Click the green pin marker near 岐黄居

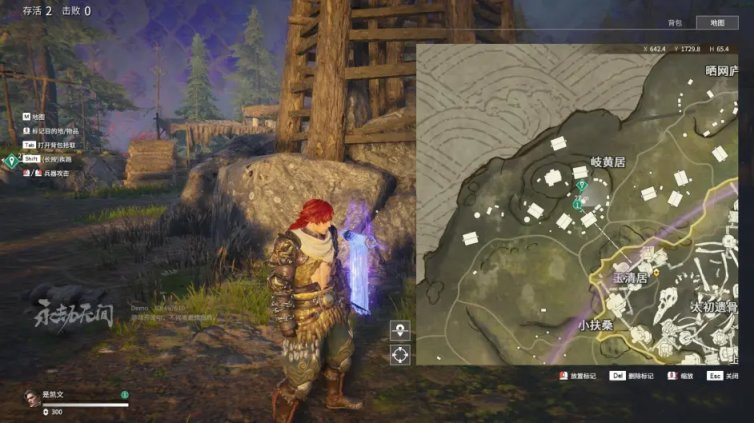coord(580,185)
